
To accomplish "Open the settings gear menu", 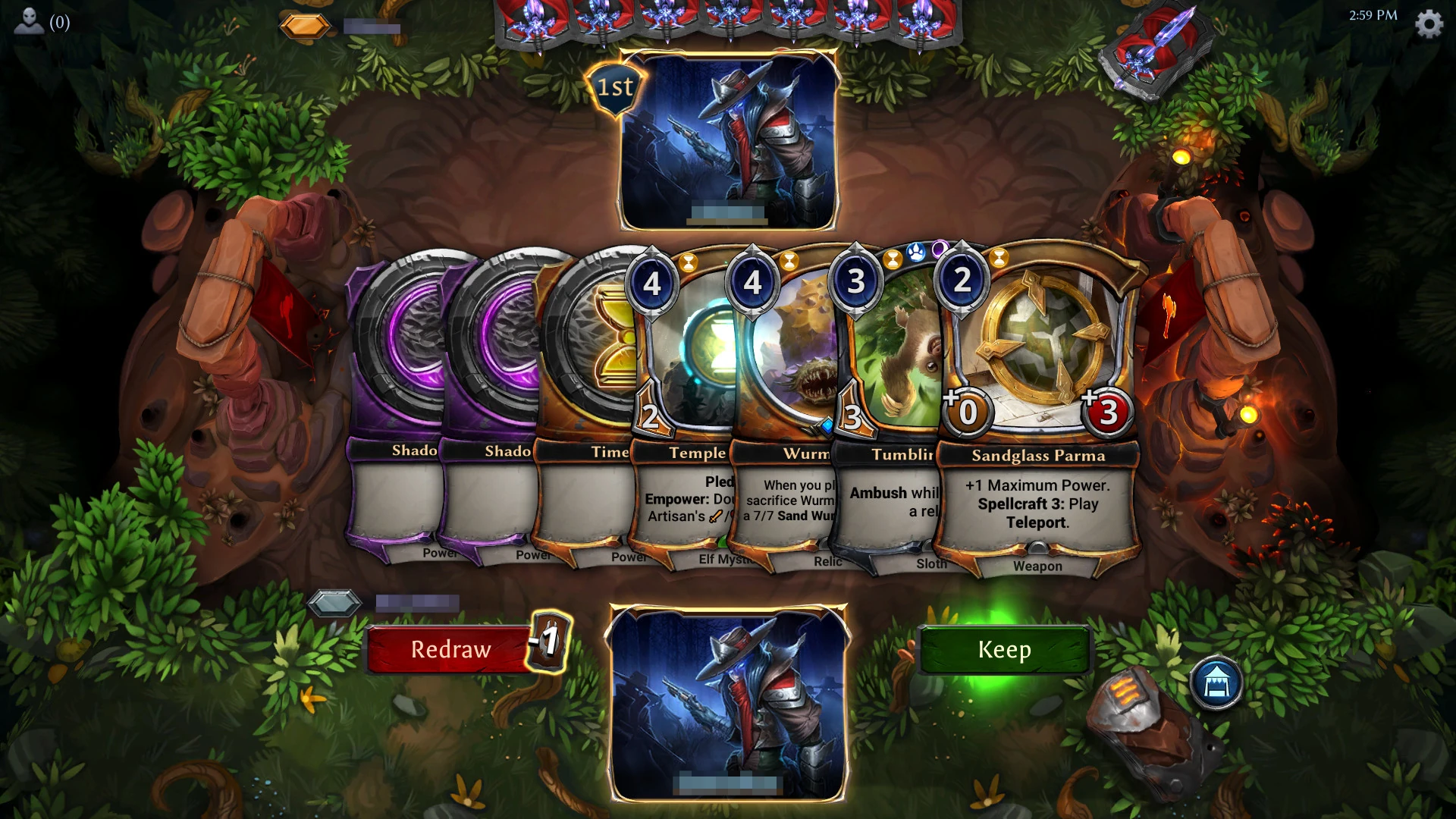I will pyautogui.click(x=1430, y=23).
